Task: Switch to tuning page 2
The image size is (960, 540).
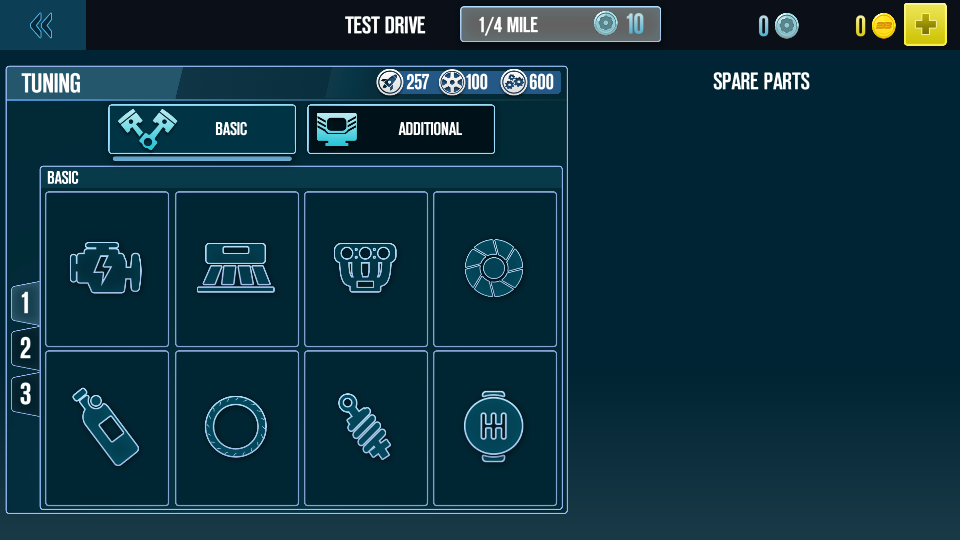Action: click(x=25, y=348)
